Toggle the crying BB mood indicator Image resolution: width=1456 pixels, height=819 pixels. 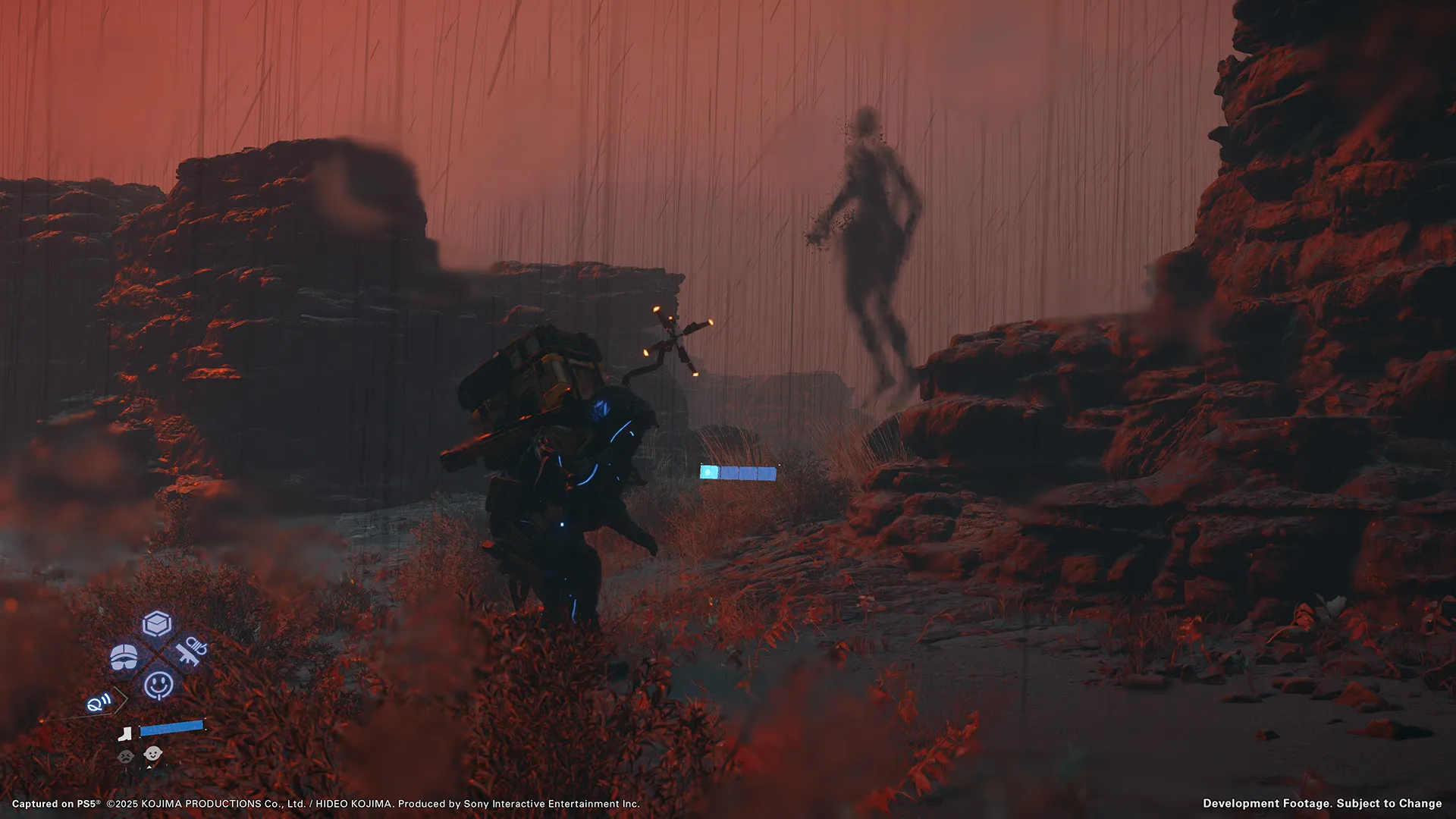click(x=127, y=755)
